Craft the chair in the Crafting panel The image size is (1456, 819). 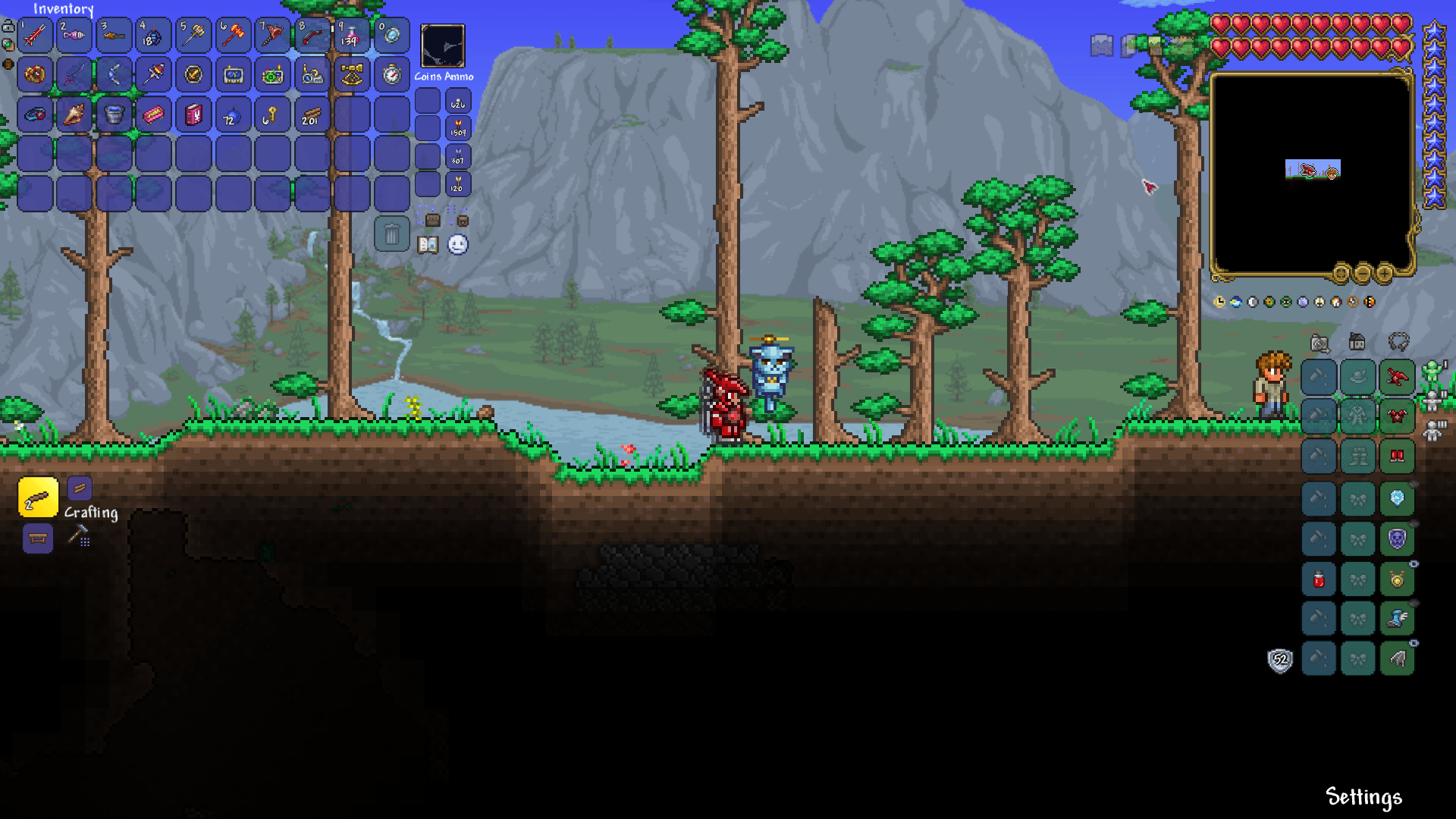click(37, 540)
